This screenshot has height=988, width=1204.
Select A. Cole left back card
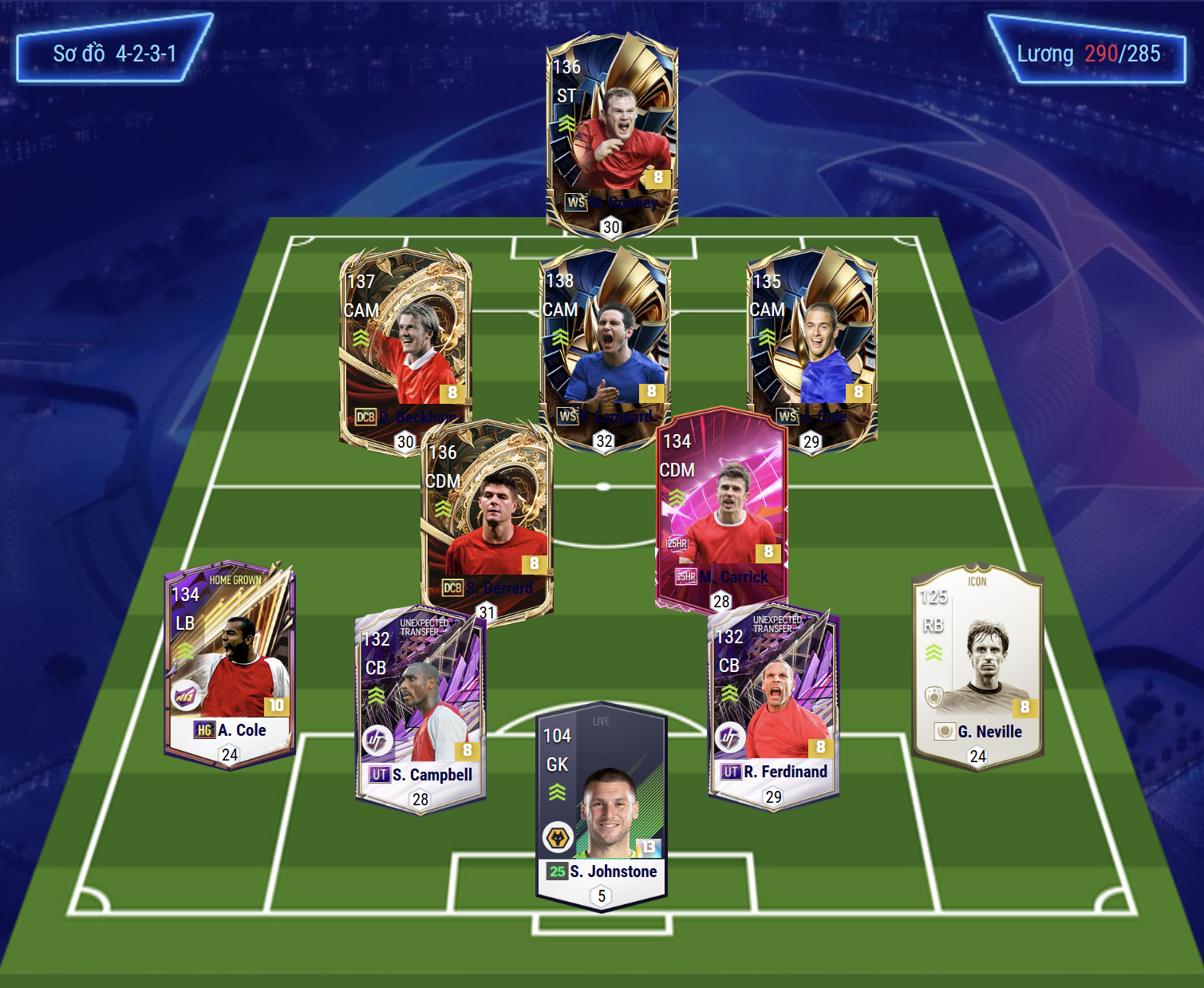coord(230,664)
